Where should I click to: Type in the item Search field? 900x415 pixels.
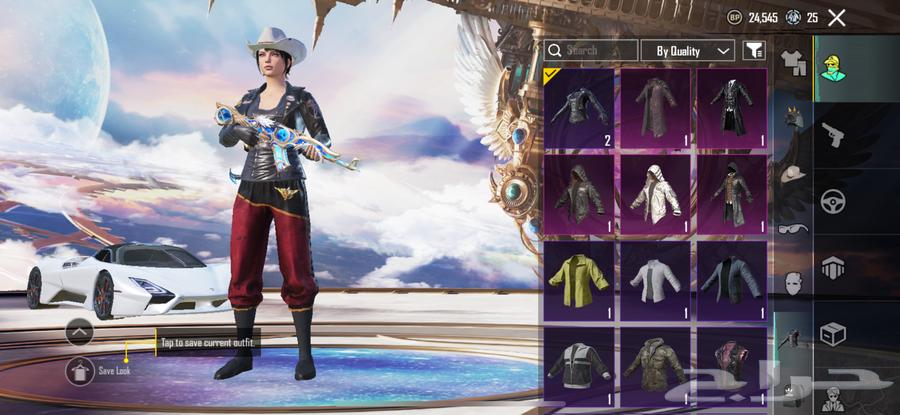coord(591,50)
